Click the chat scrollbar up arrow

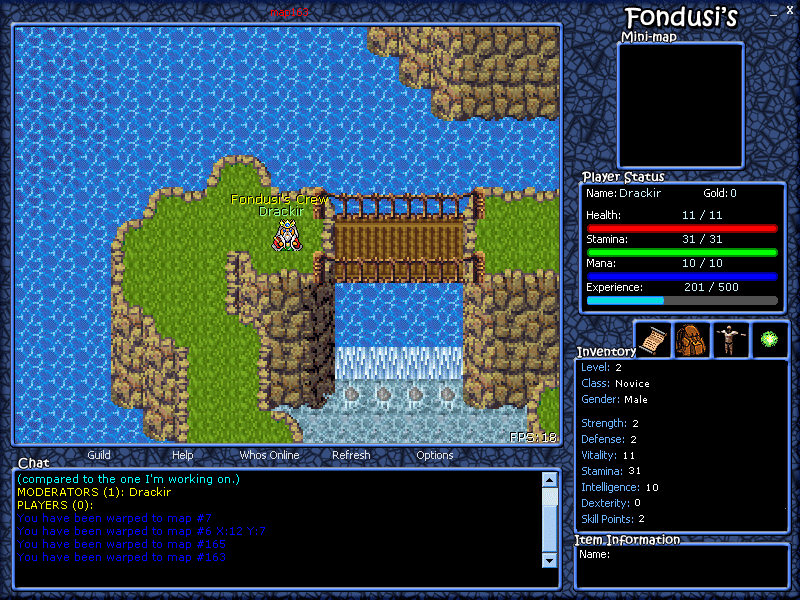550,480
